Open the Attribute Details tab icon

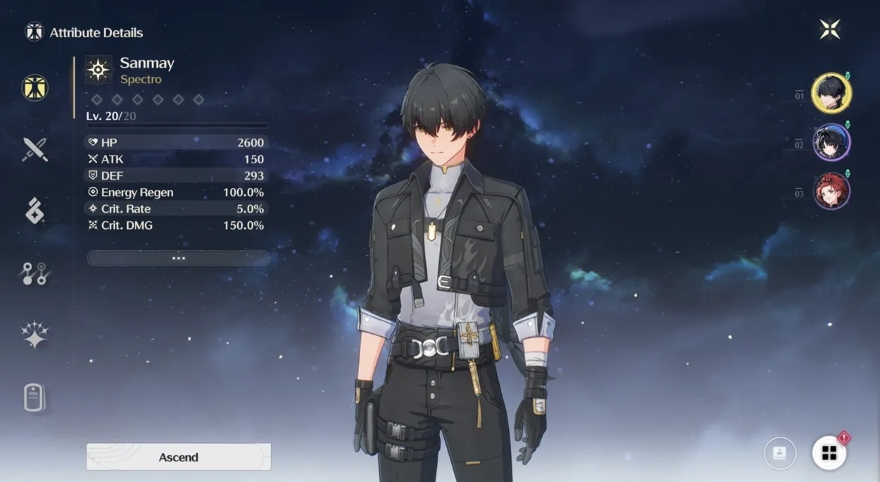35,87
